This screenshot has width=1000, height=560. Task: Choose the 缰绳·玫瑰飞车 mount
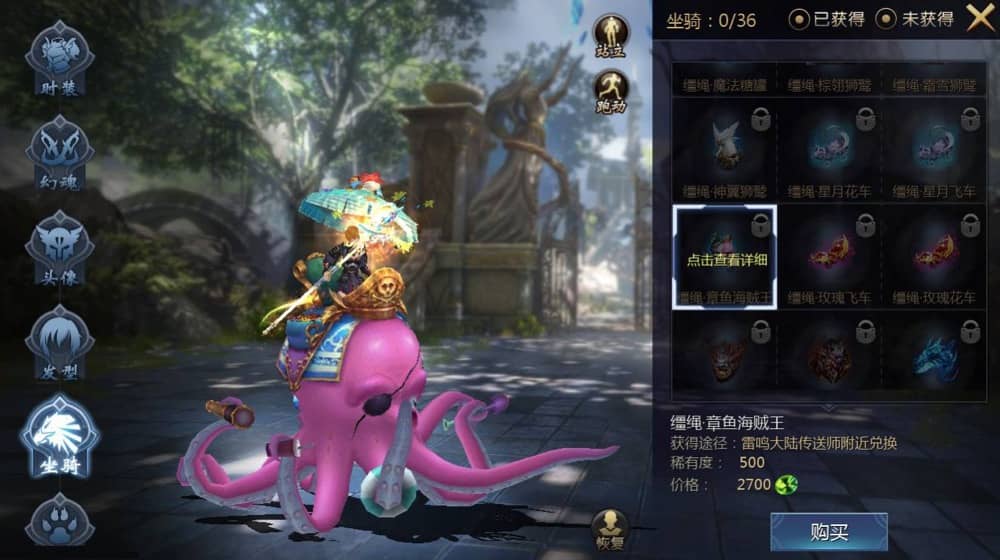coord(829,258)
